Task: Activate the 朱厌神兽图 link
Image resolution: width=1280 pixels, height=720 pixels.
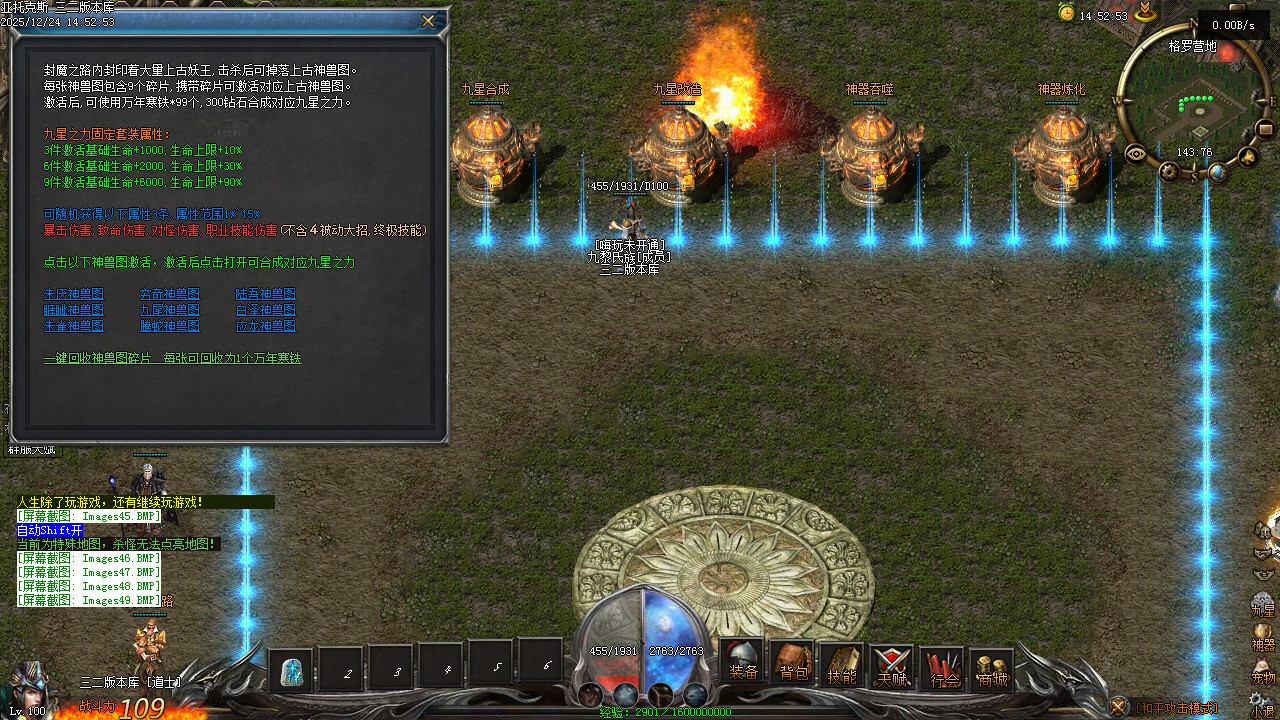Action: point(74,294)
